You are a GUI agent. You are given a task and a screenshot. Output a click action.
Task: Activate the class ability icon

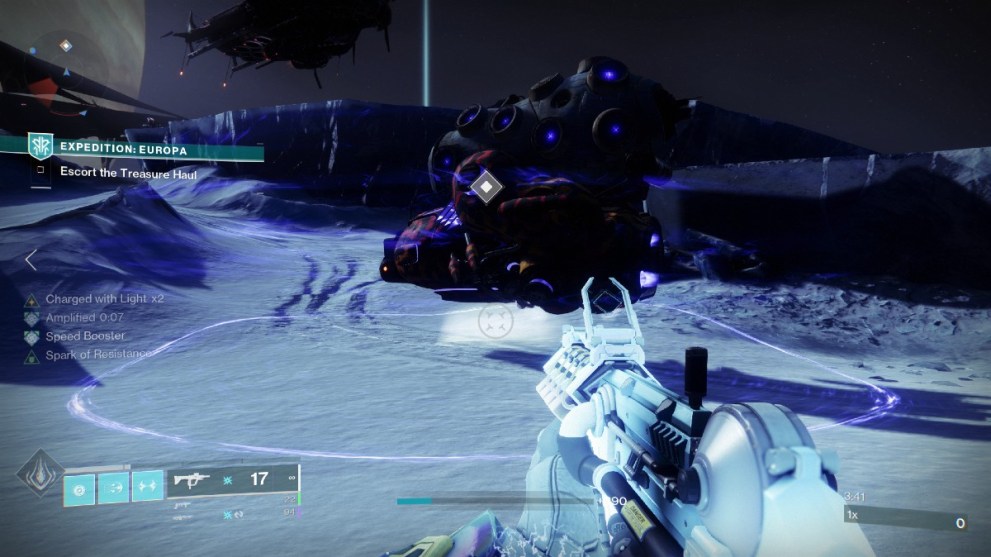pyautogui.click(x=147, y=487)
